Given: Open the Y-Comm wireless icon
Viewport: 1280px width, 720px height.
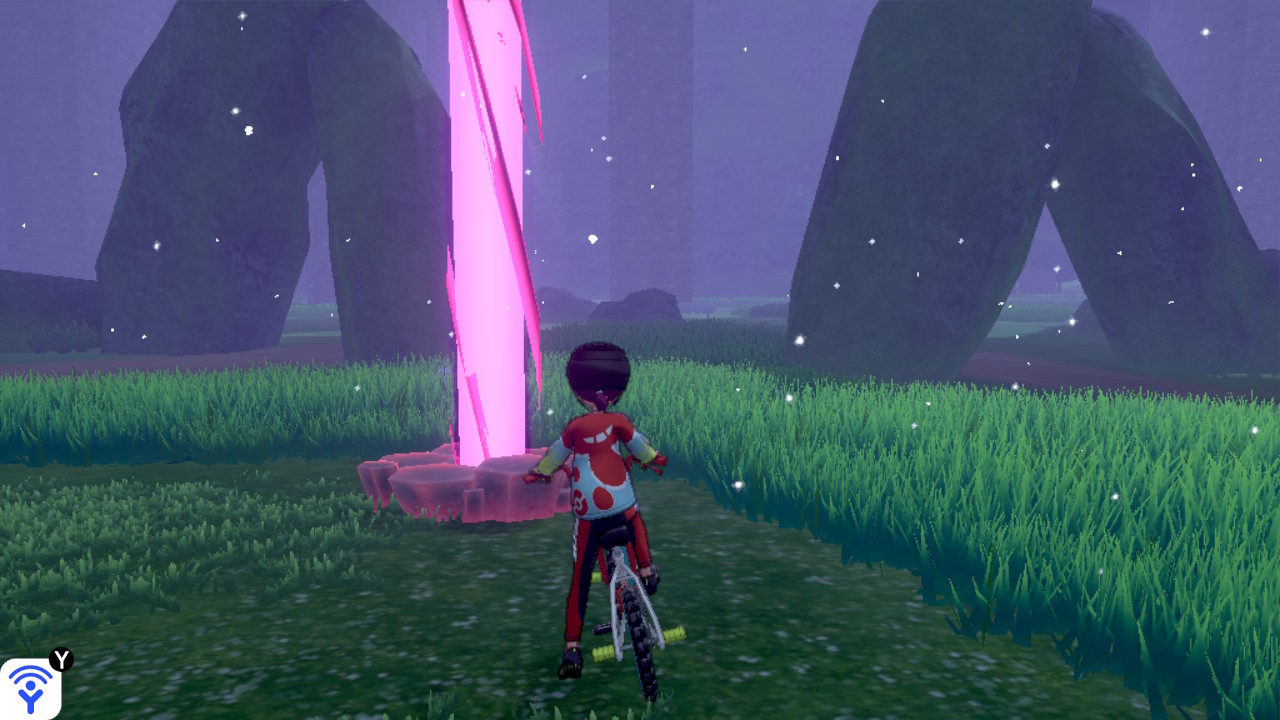Looking at the screenshot, I should (30, 688).
